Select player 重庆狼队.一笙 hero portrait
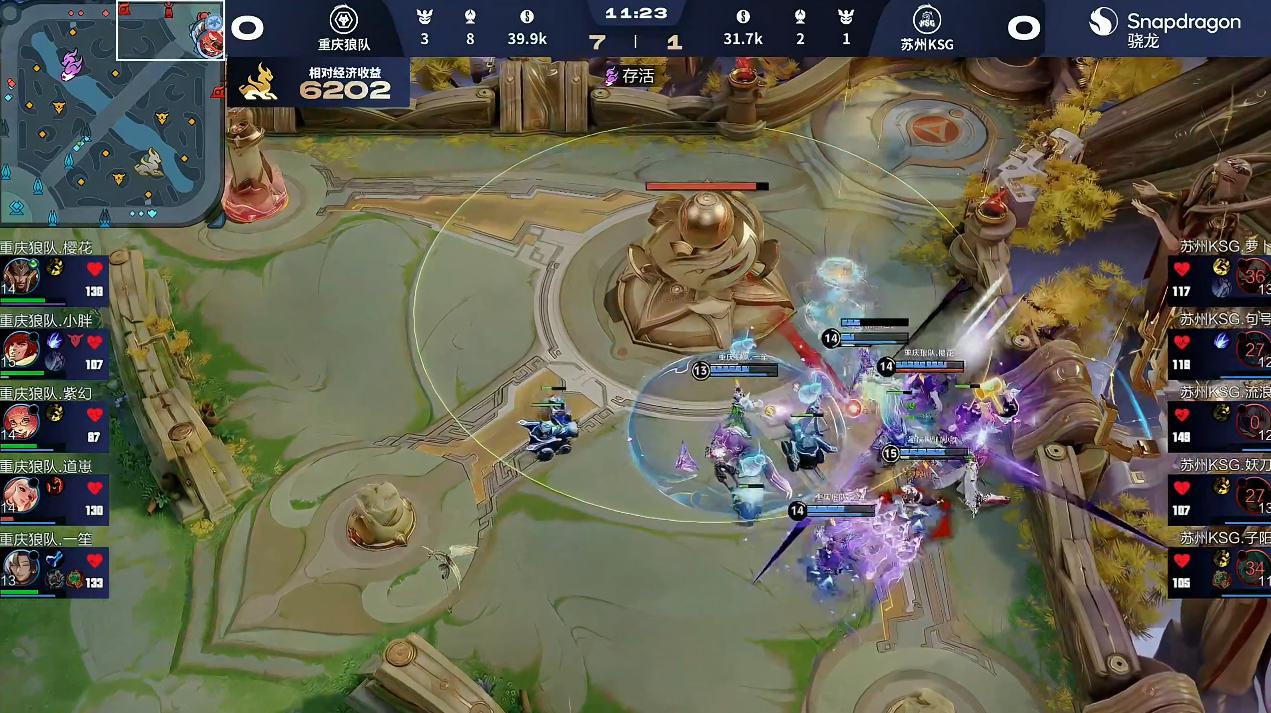 click(x=20, y=567)
